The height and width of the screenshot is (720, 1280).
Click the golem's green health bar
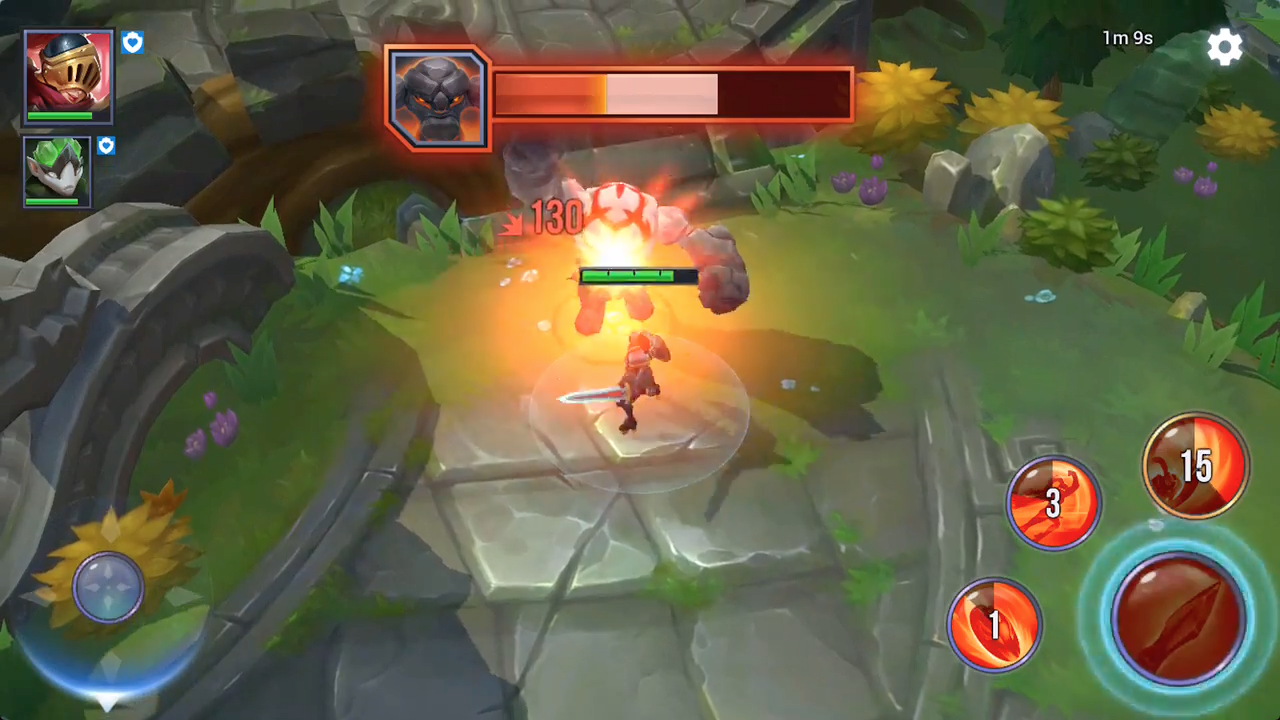[x=630, y=276]
